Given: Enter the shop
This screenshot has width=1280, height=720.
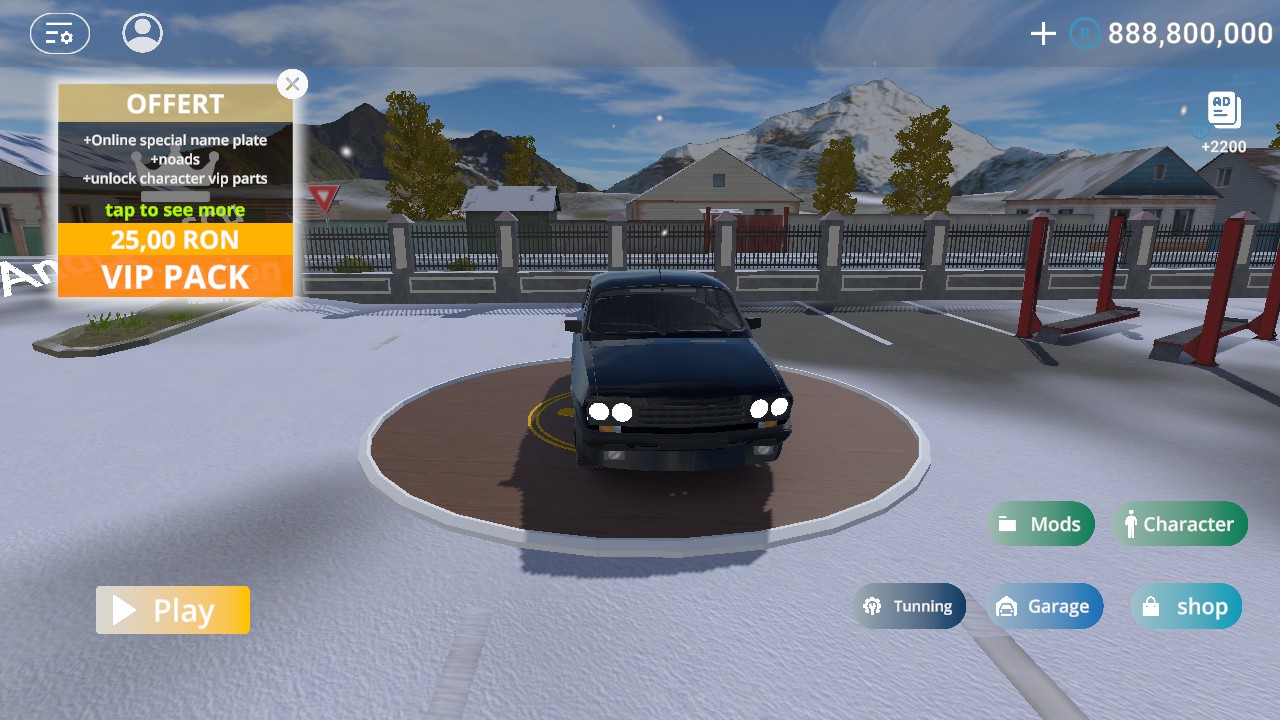Looking at the screenshot, I should coord(1186,606).
